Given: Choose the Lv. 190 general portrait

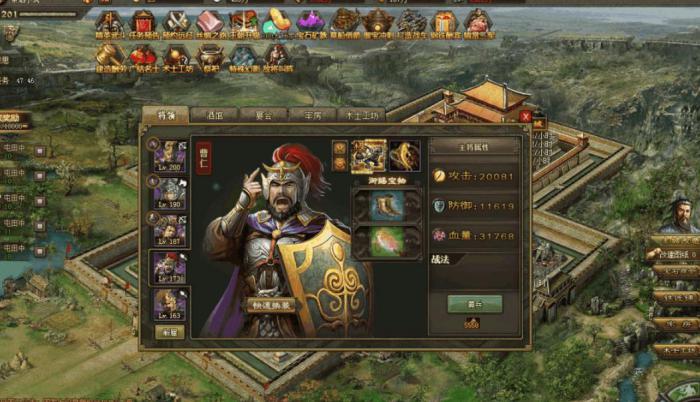Looking at the screenshot, I should [x=168, y=192].
